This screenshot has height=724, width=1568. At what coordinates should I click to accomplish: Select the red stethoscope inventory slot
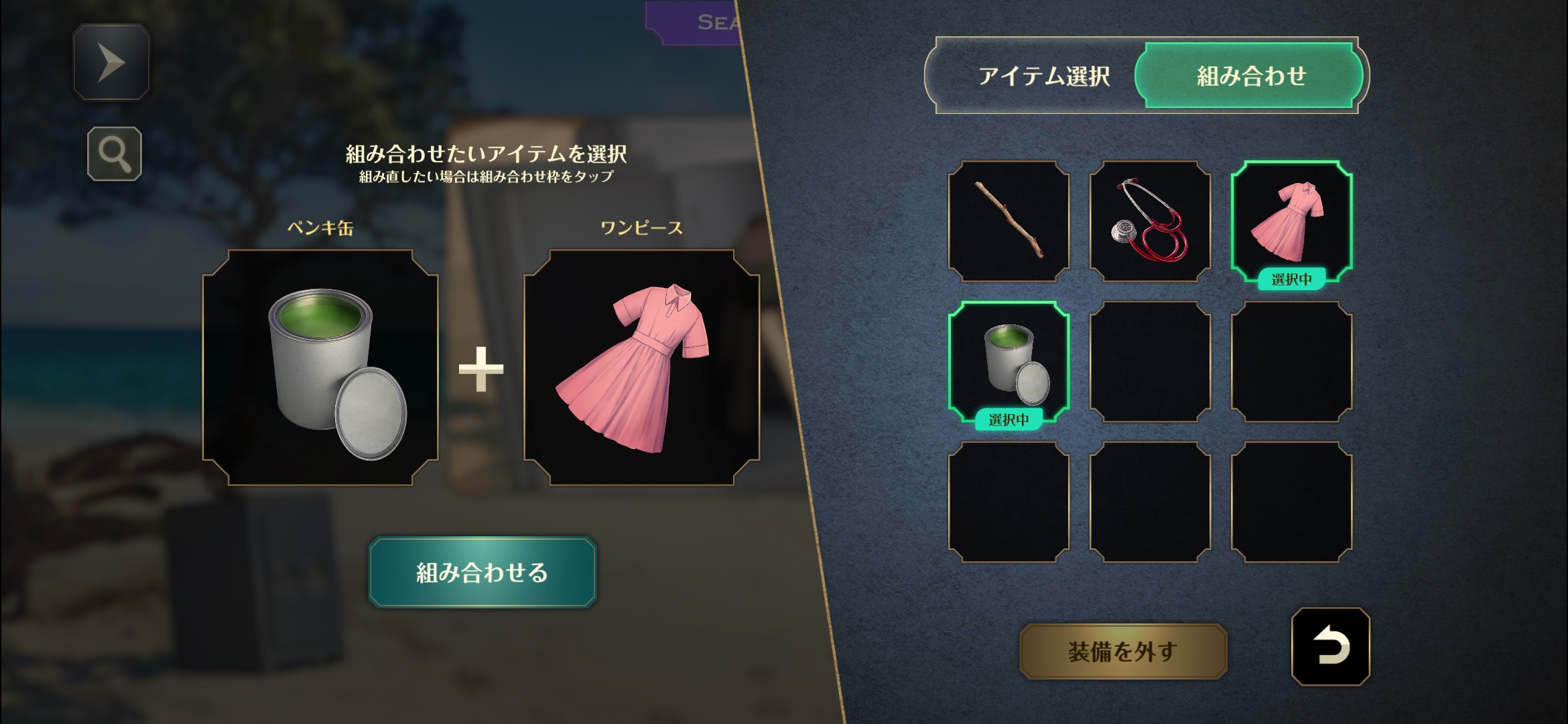1150,221
